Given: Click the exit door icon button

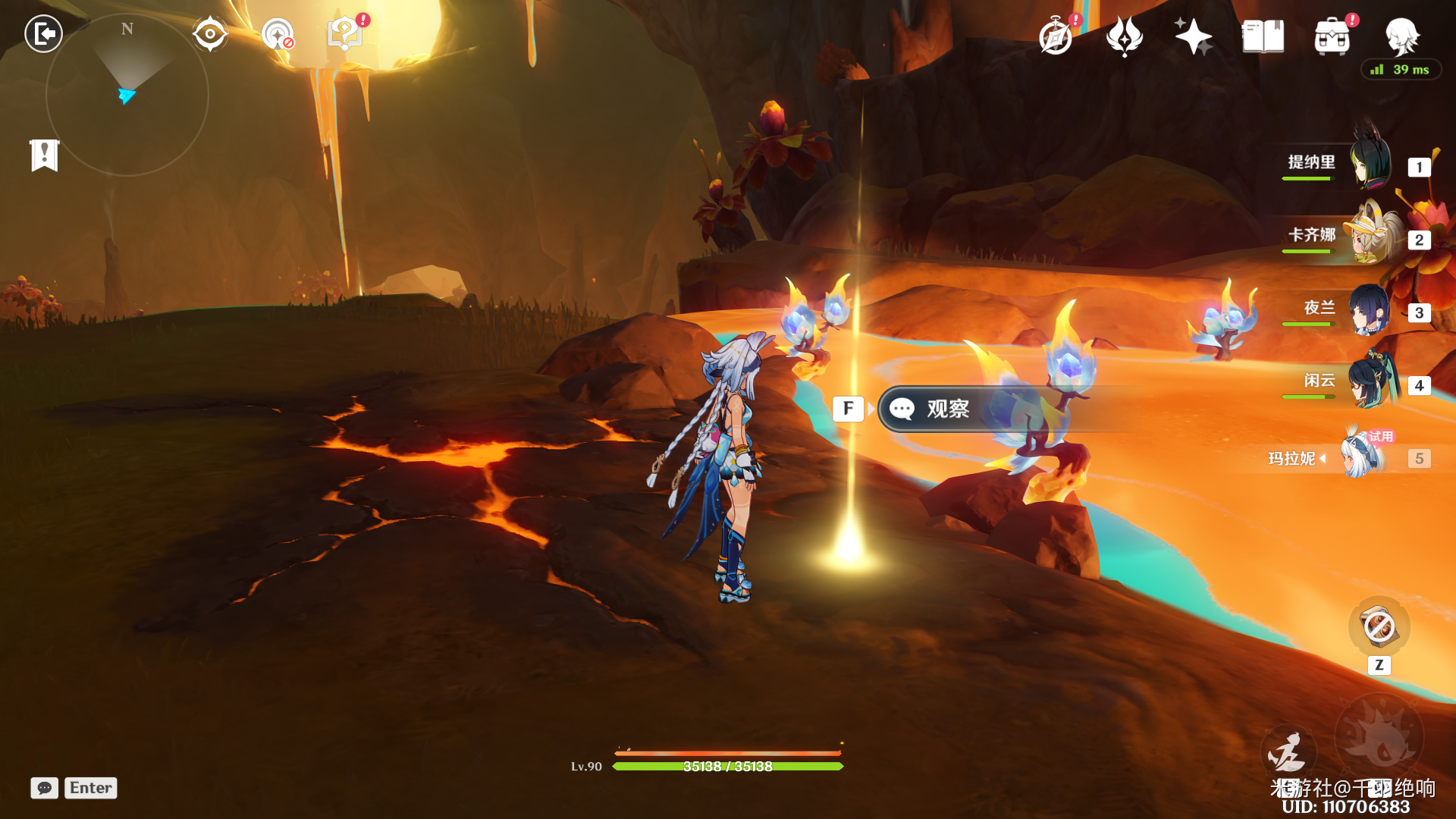Looking at the screenshot, I should click(x=43, y=34).
